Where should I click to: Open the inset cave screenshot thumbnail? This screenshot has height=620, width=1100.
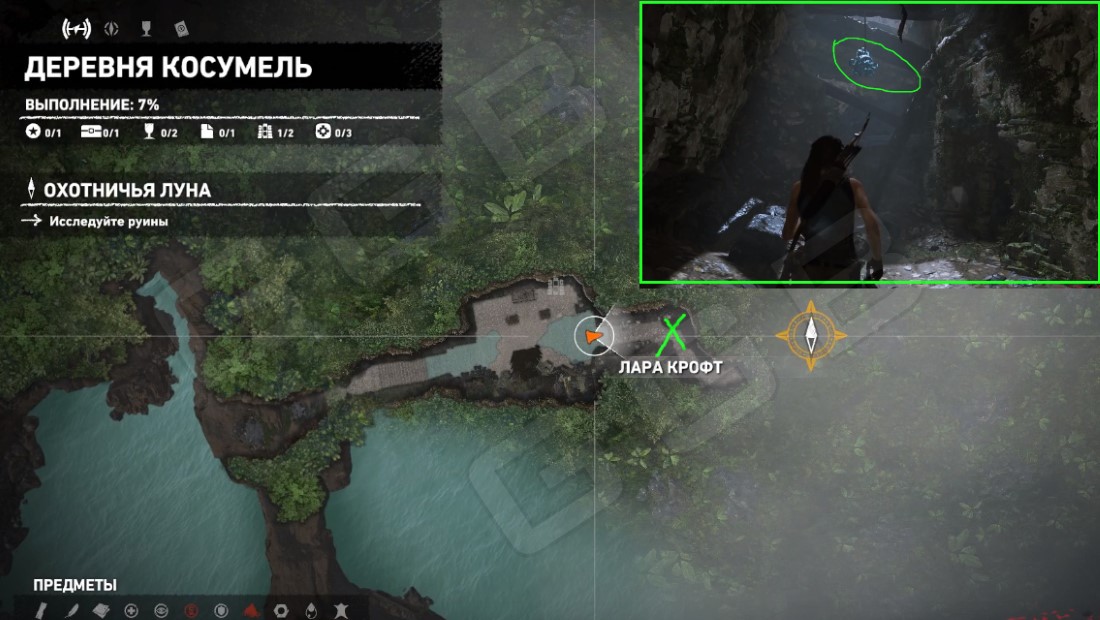tap(868, 143)
